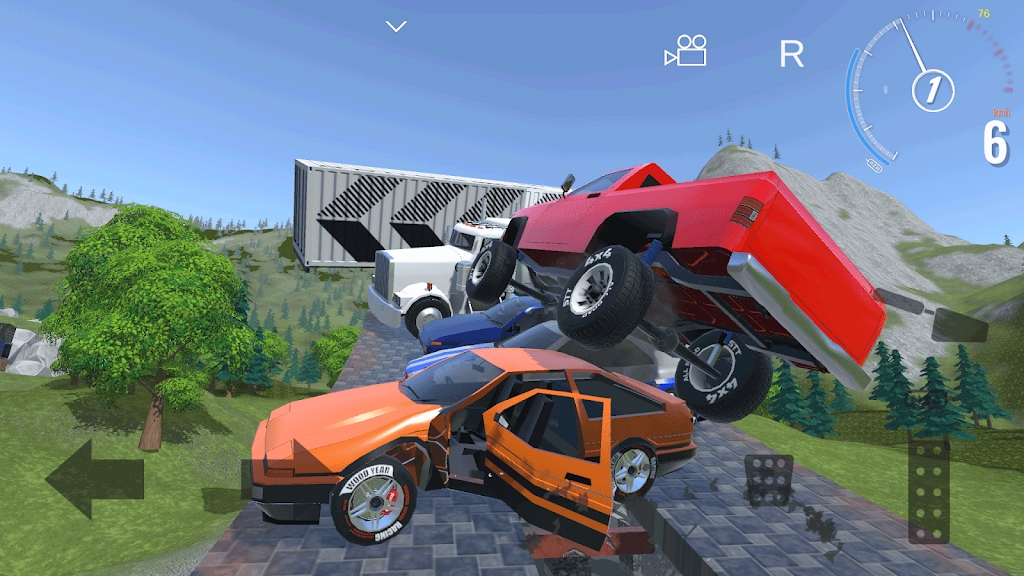The height and width of the screenshot is (576, 1024).
Task: Tap the left steering arrow
Action: [x=94, y=478]
